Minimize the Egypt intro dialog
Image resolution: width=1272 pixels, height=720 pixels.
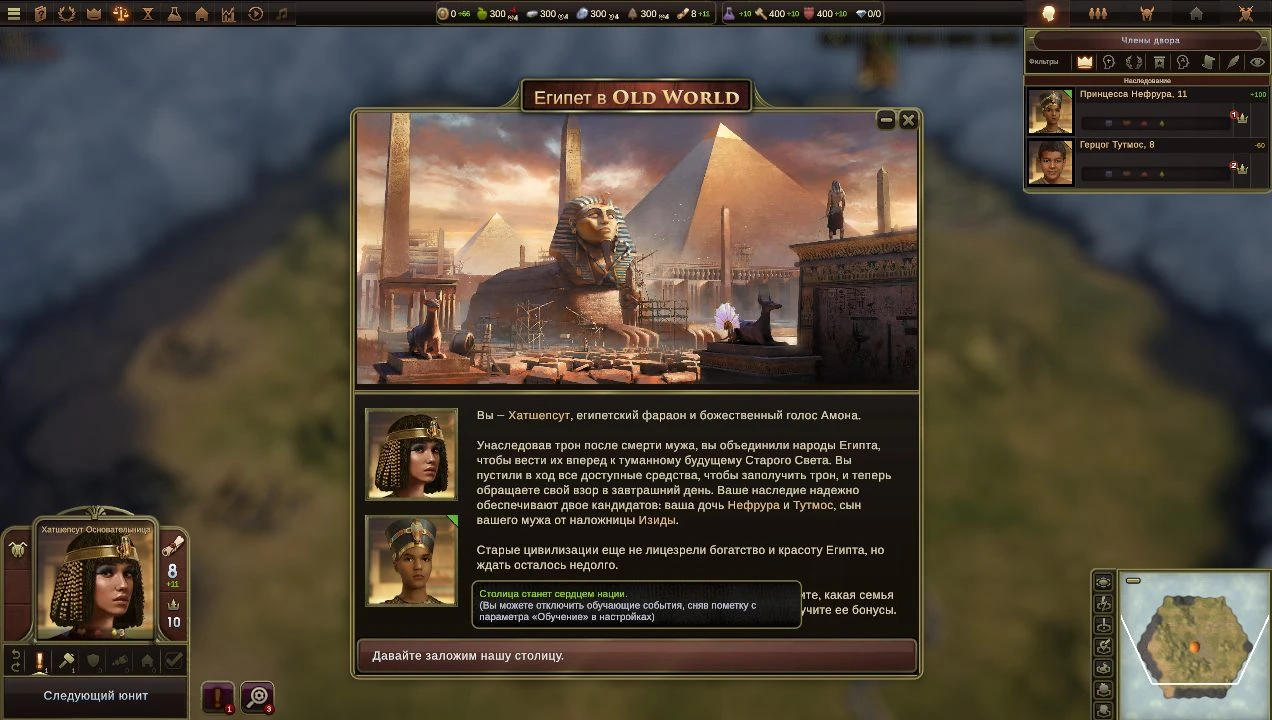click(x=886, y=120)
